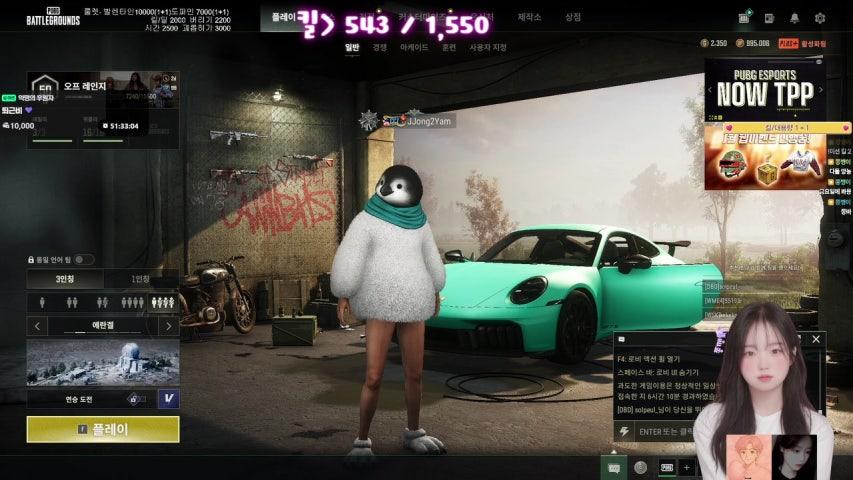Viewport: 853px width, 480px height.
Task: Open the 훈련 training mode tab
Action: [449, 47]
